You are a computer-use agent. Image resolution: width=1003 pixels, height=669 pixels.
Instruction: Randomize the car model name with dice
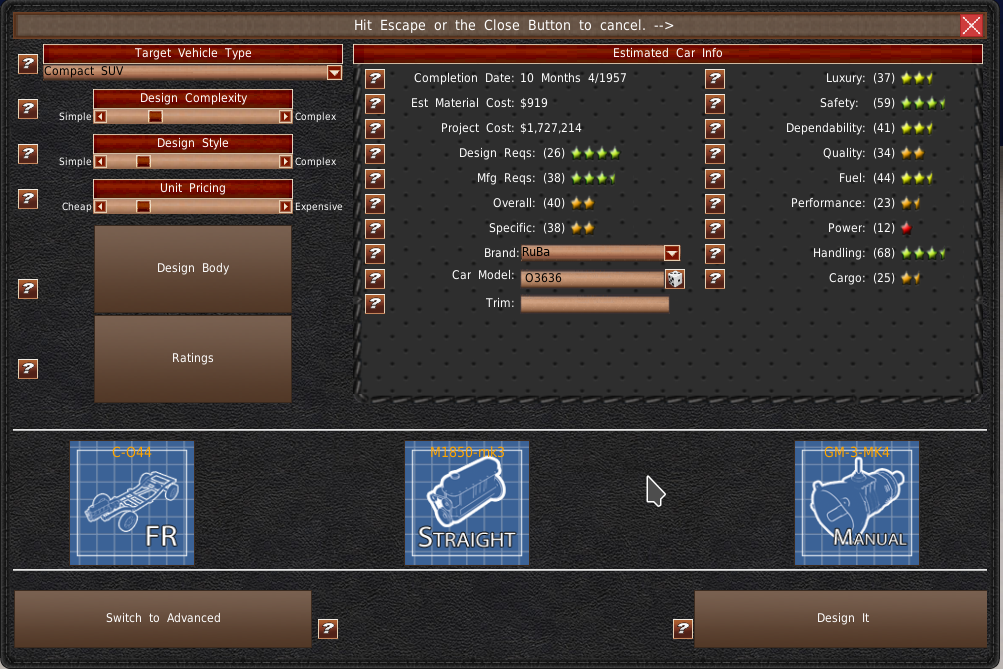pyautogui.click(x=675, y=279)
